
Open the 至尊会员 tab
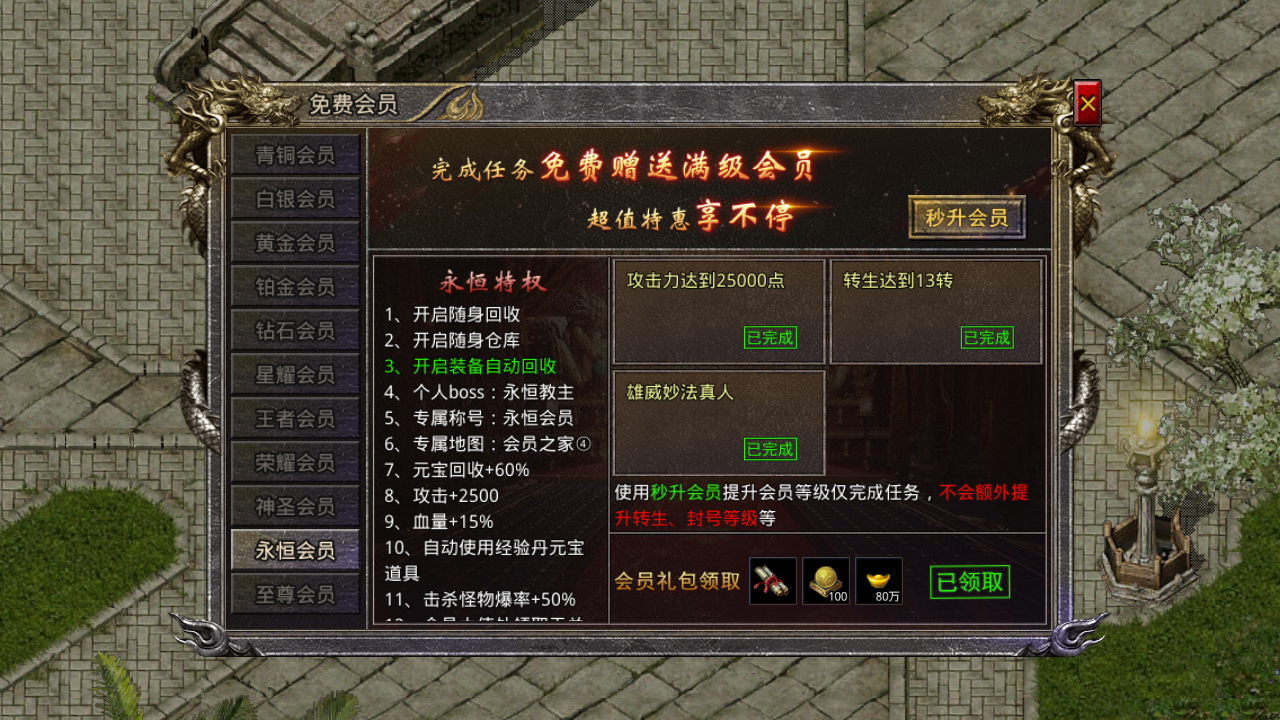click(x=295, y=593)
